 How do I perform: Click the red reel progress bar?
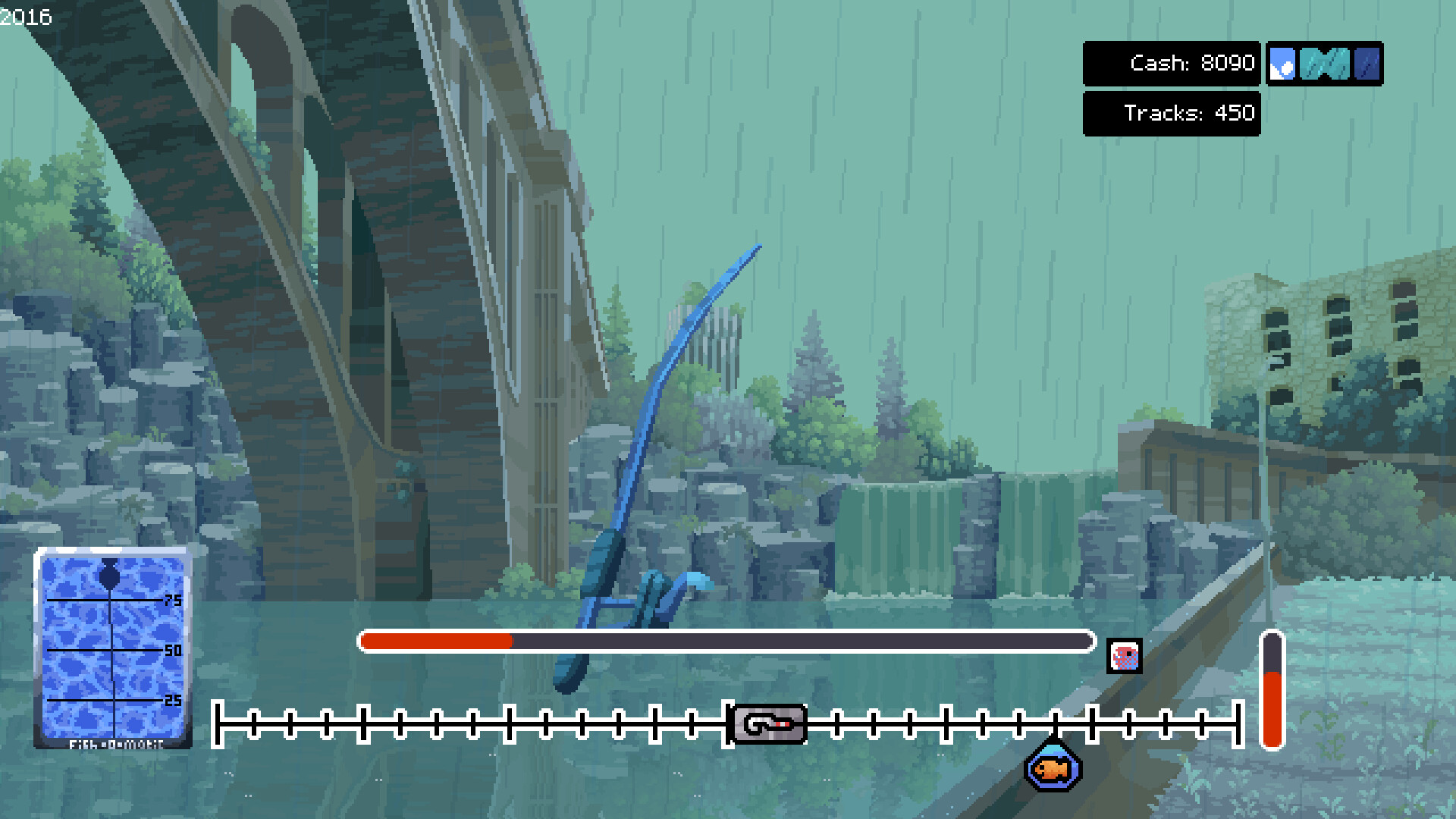coord(436,641)
